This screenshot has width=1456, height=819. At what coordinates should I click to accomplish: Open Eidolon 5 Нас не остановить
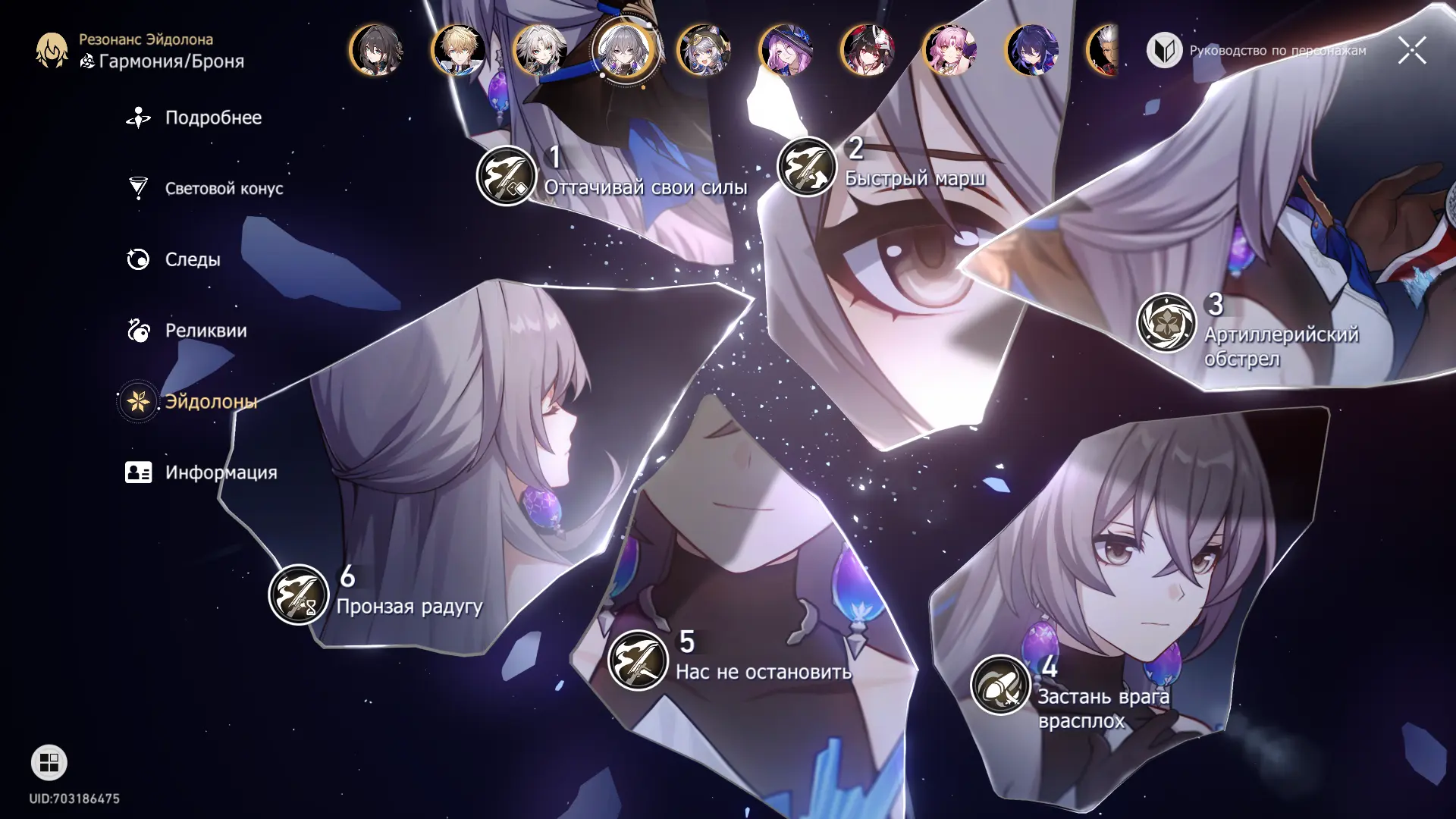(638, 660)
